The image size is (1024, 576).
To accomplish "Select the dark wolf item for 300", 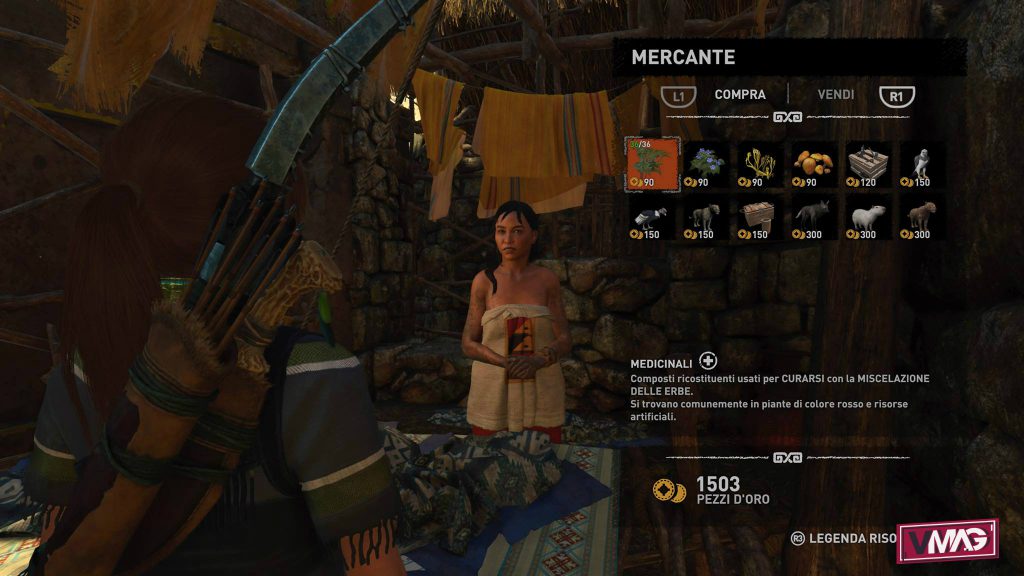I will (x=814, y=216).
